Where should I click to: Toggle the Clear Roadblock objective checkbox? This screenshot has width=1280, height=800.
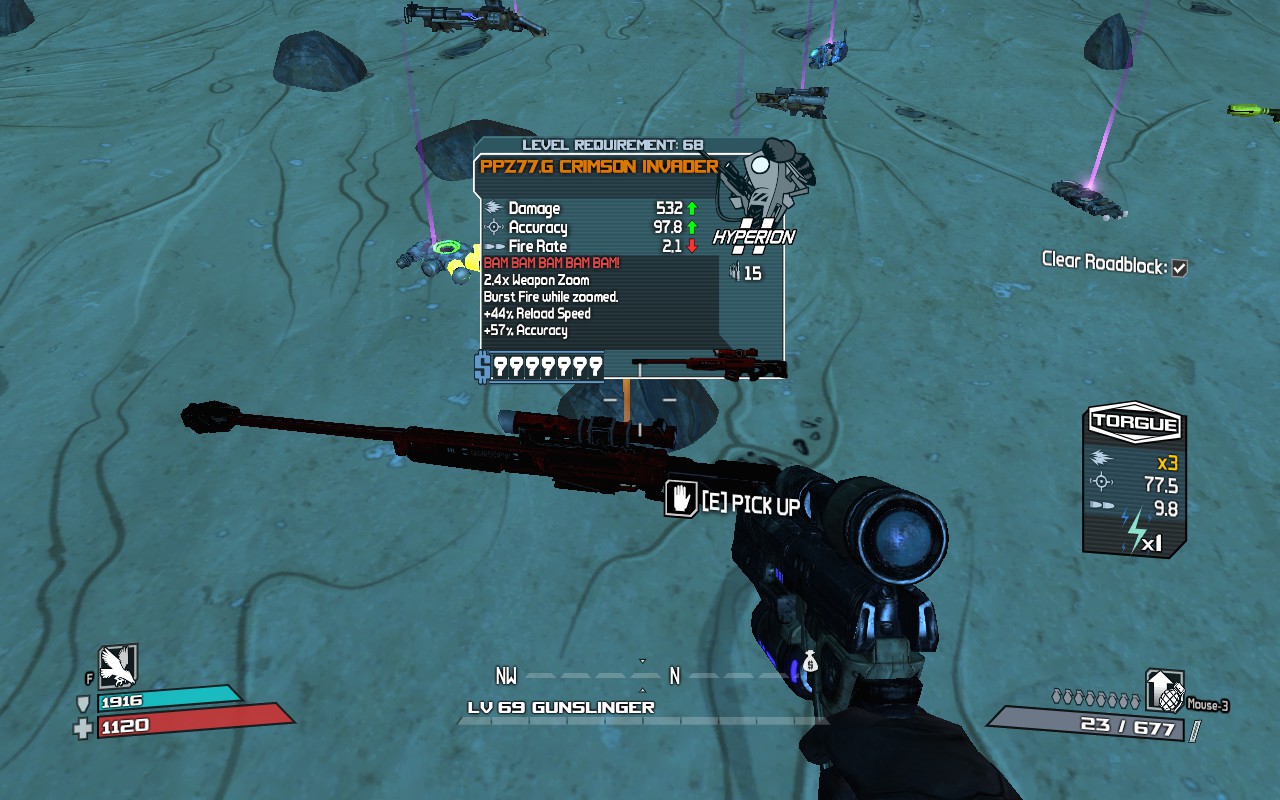pyautogui.click(x=1180, y=268)
